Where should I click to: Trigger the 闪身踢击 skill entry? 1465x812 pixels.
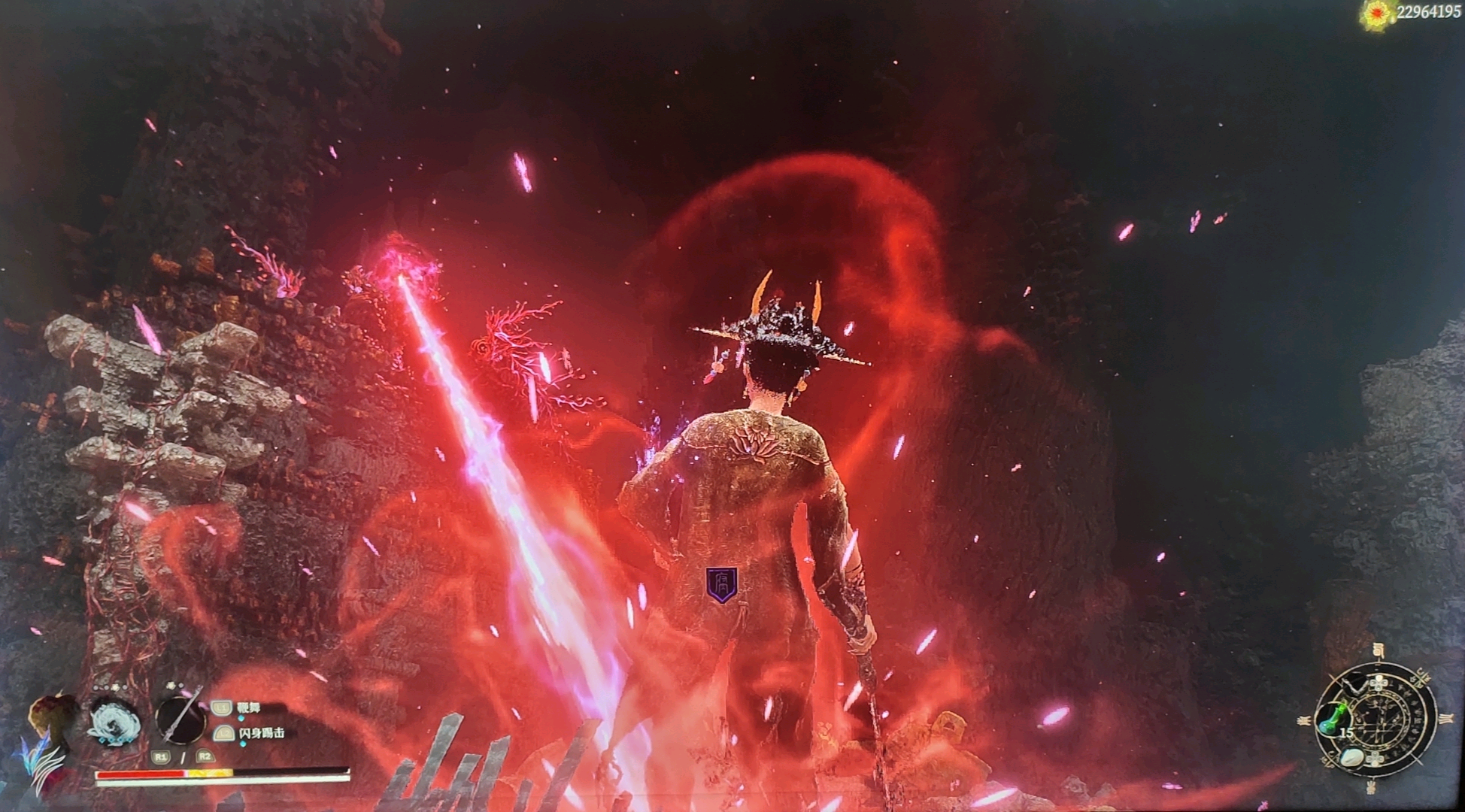tap(261, 733)
